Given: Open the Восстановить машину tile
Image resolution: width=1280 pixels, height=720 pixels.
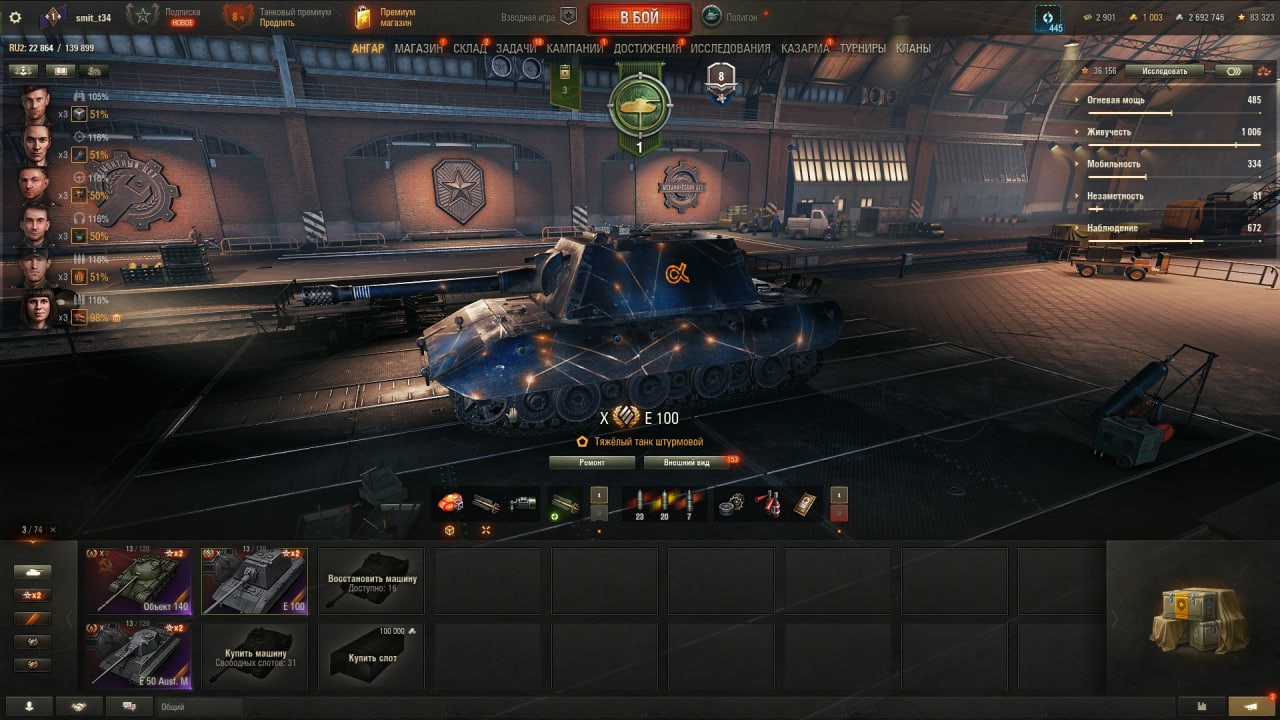Looking at the screenshot, I should [371, 580].
